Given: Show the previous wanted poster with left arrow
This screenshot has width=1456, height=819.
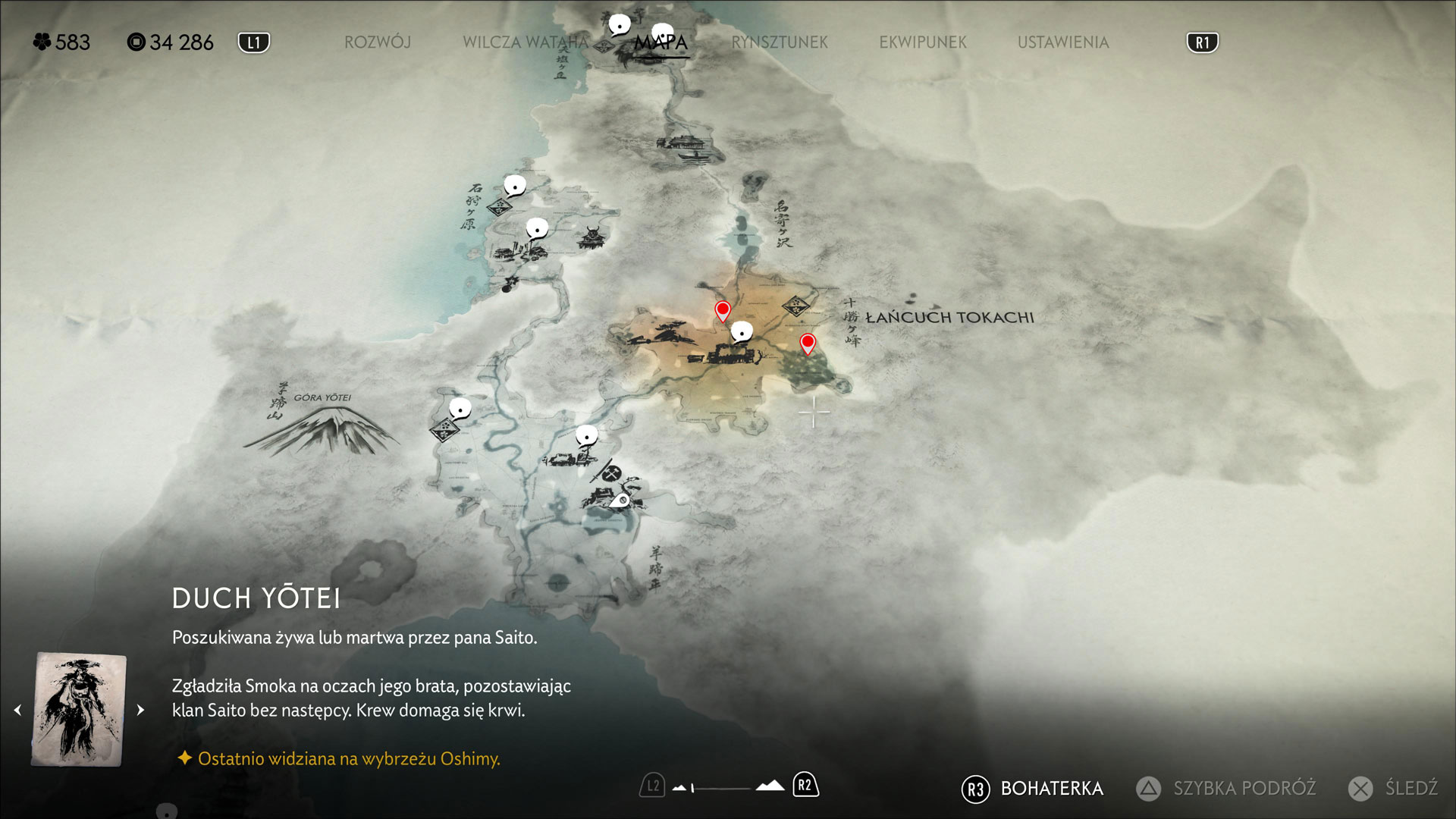Looking at the screenshot, I should click(x=18, y=710).
